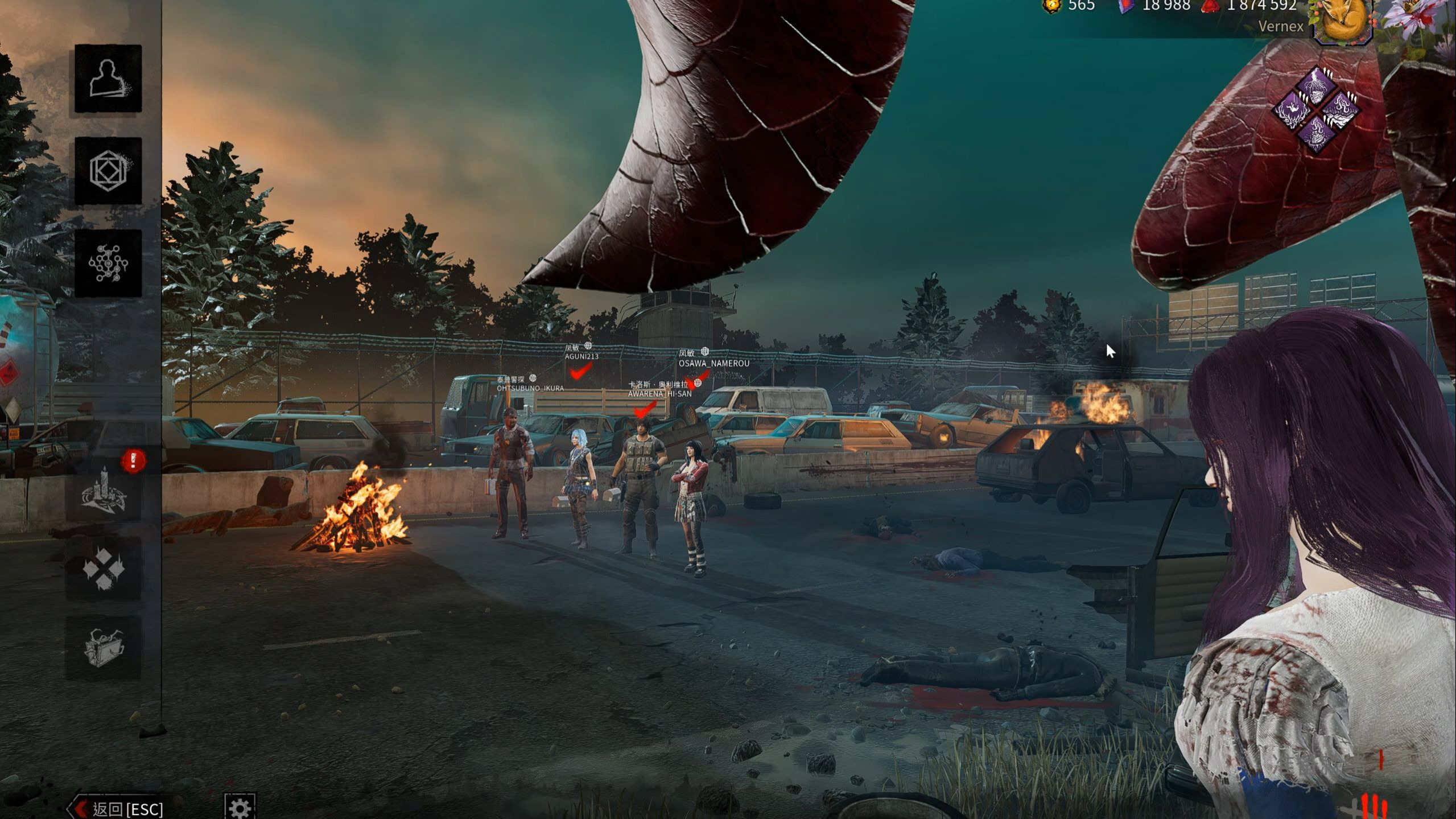Click the fox profile avatar
This screenshot has height=819, width=1456.
tap(1342, 20)
